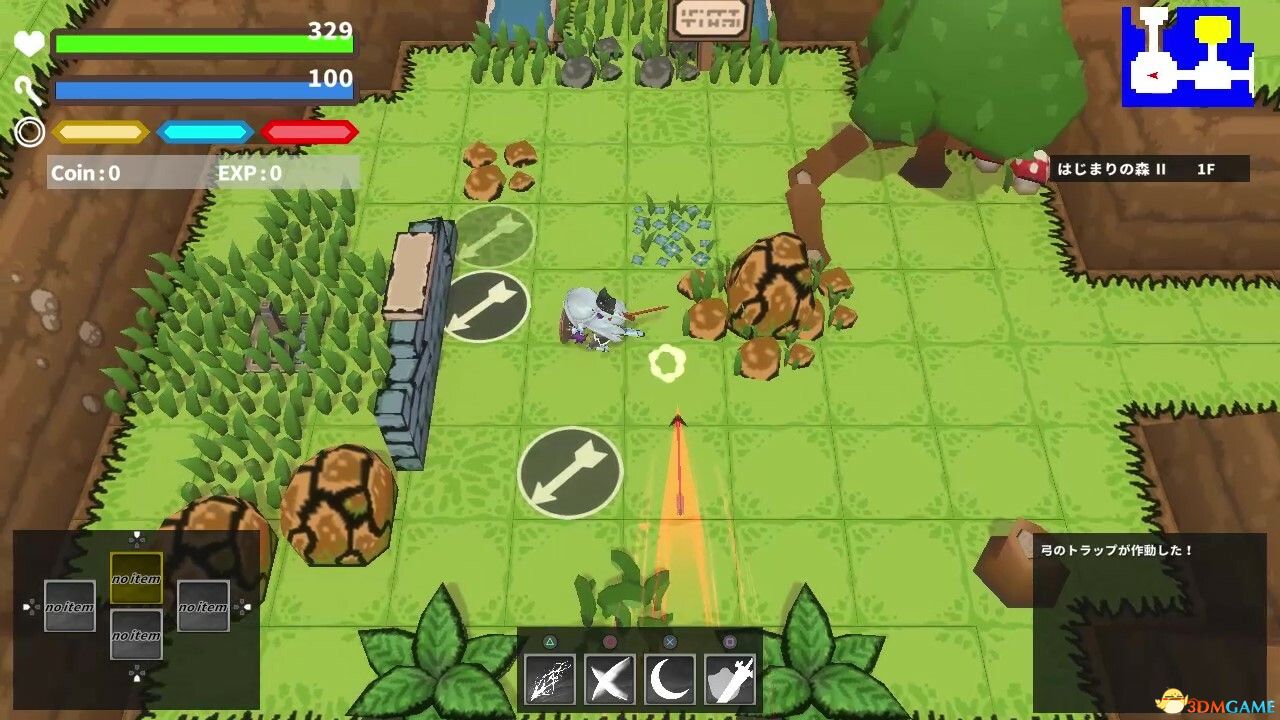Open the location label はじまりの森 II 1F
The image size is (1280, 720).
1146,170
